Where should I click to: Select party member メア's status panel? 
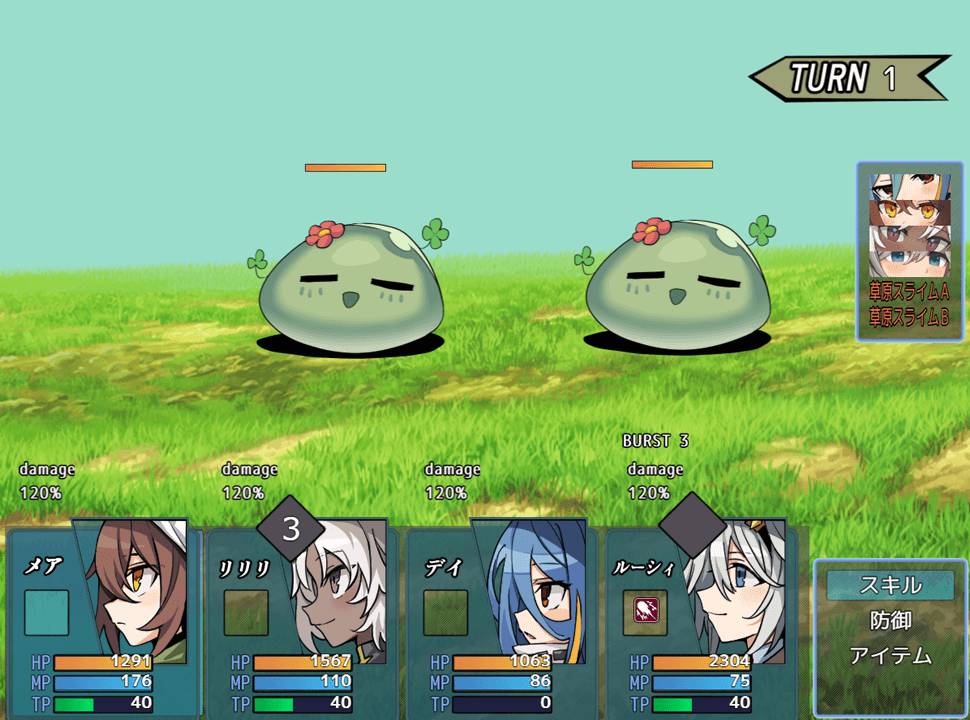tap(102, 622)
